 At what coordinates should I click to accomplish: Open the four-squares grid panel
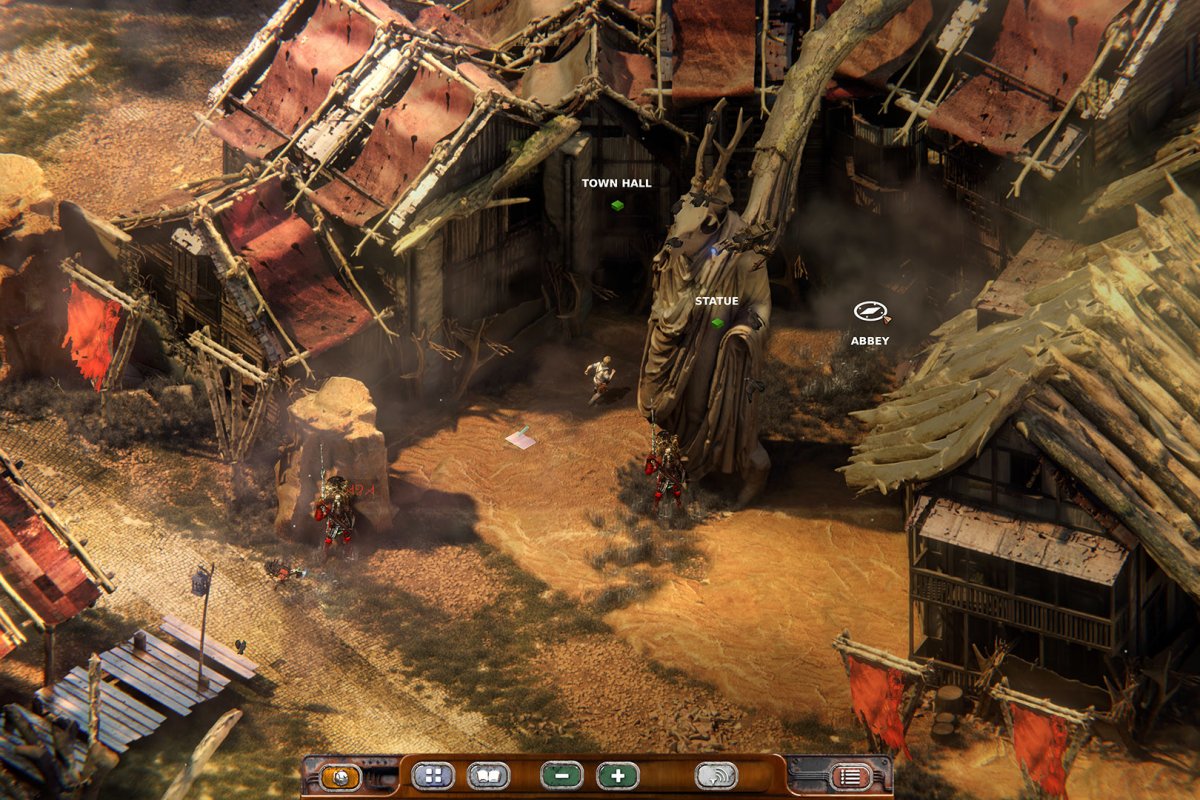coord(432,776)
